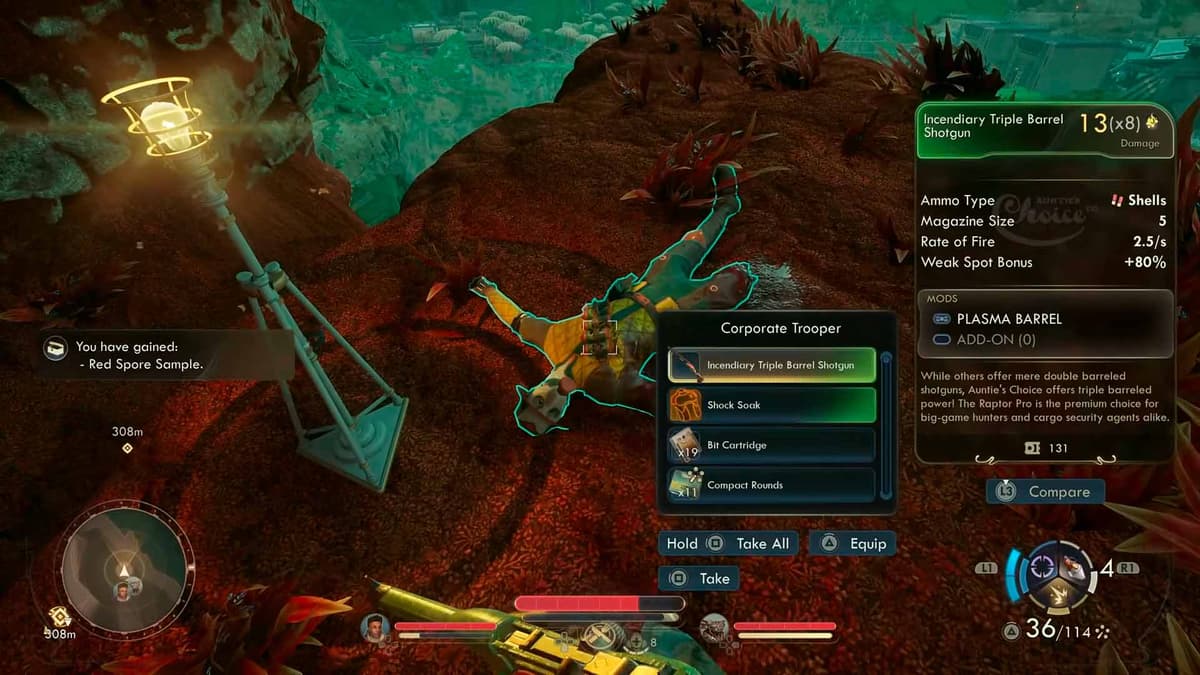Click the circular minimap
Screen dimensions: 1200x675
tap(124, 569)
